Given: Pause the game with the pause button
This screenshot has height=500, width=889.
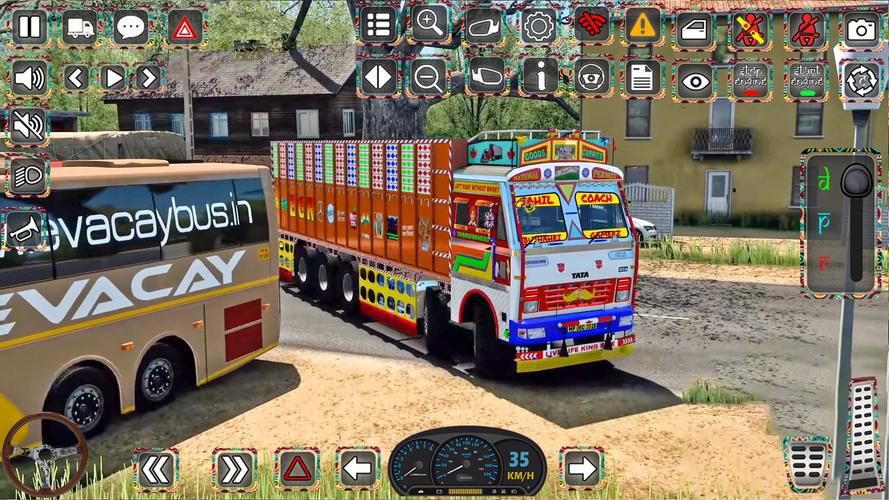Looking at the screenshot, I should click(29, 27).
